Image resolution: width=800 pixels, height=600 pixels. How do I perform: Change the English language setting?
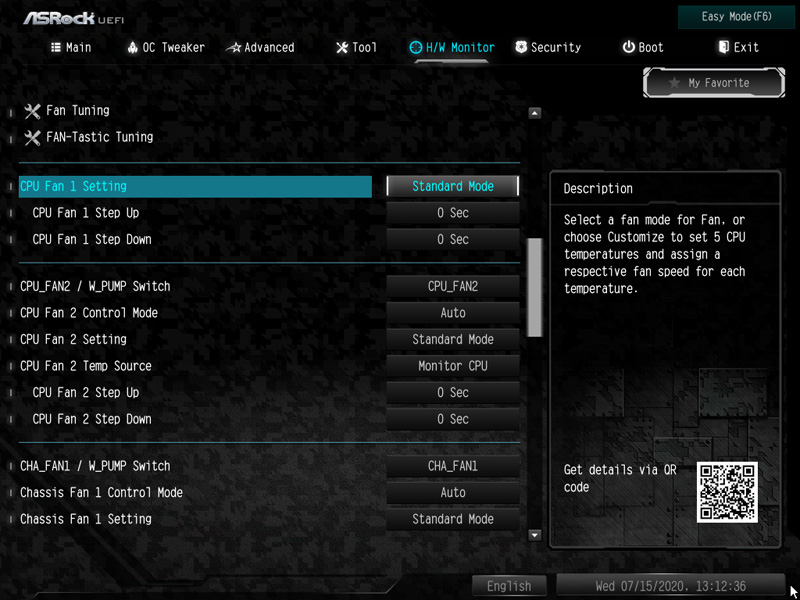tap(509, 586)
